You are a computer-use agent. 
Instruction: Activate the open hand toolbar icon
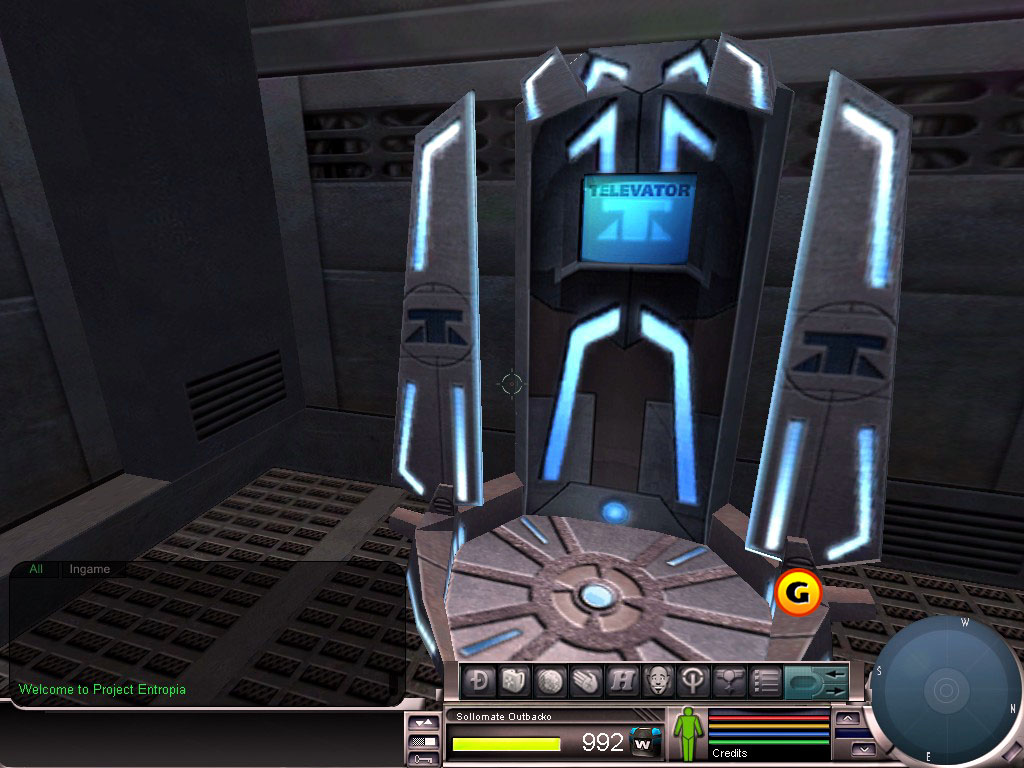pos(584,682)
